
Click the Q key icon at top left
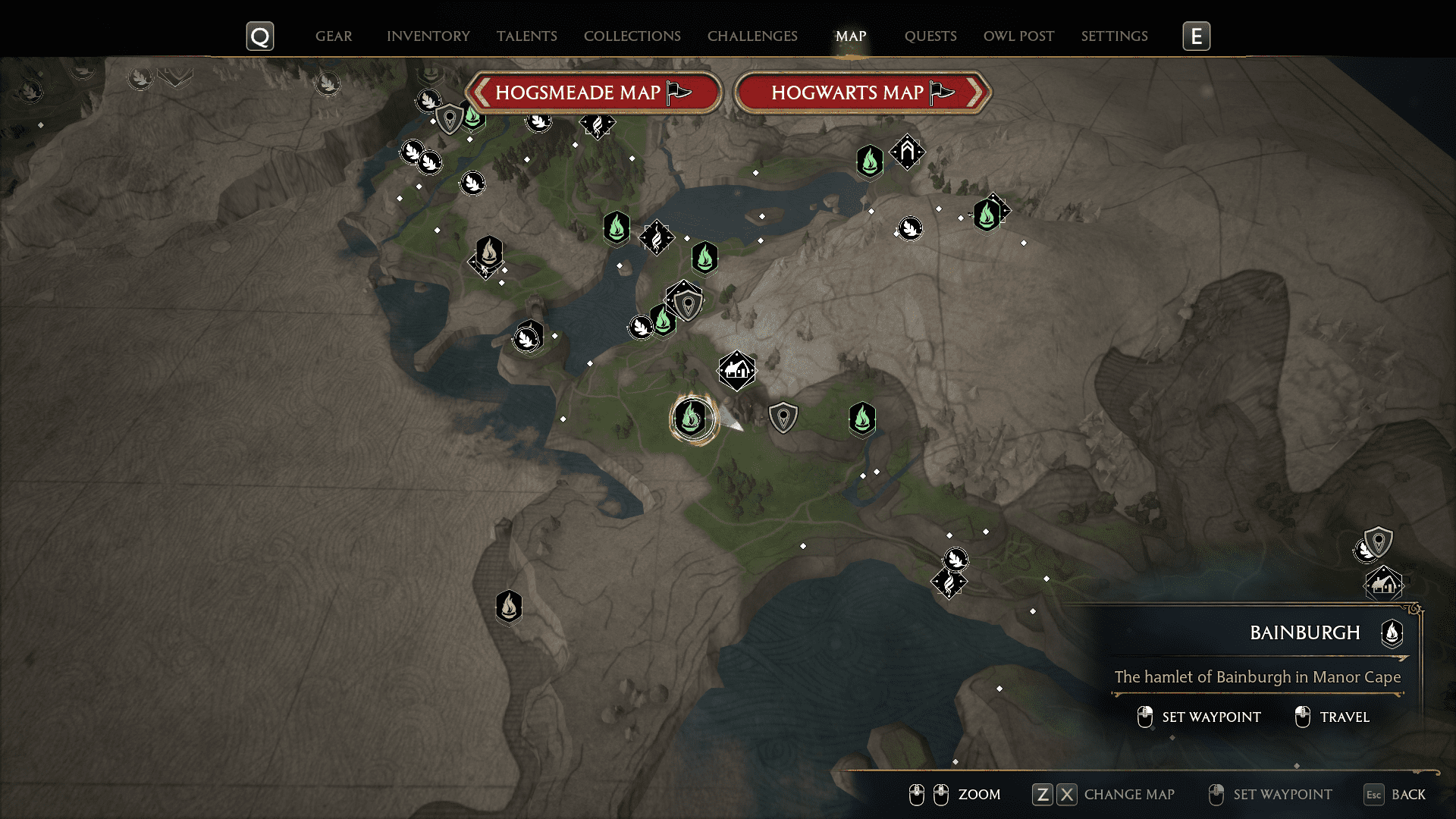(260, 35)
